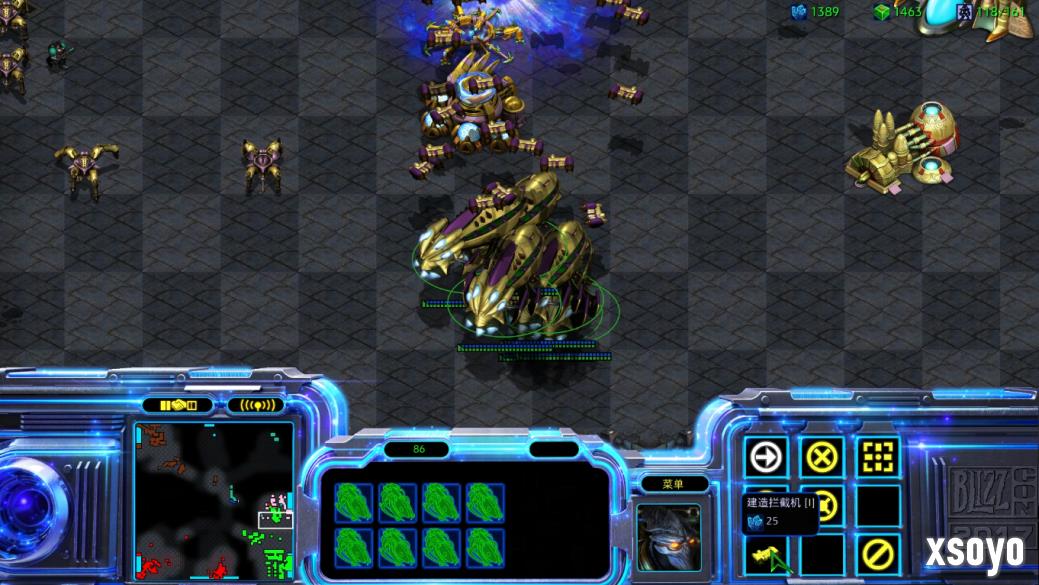1039x585 pixels.
Task: Open the message broadcast button above minimap
Action: (x=256, y=405)
